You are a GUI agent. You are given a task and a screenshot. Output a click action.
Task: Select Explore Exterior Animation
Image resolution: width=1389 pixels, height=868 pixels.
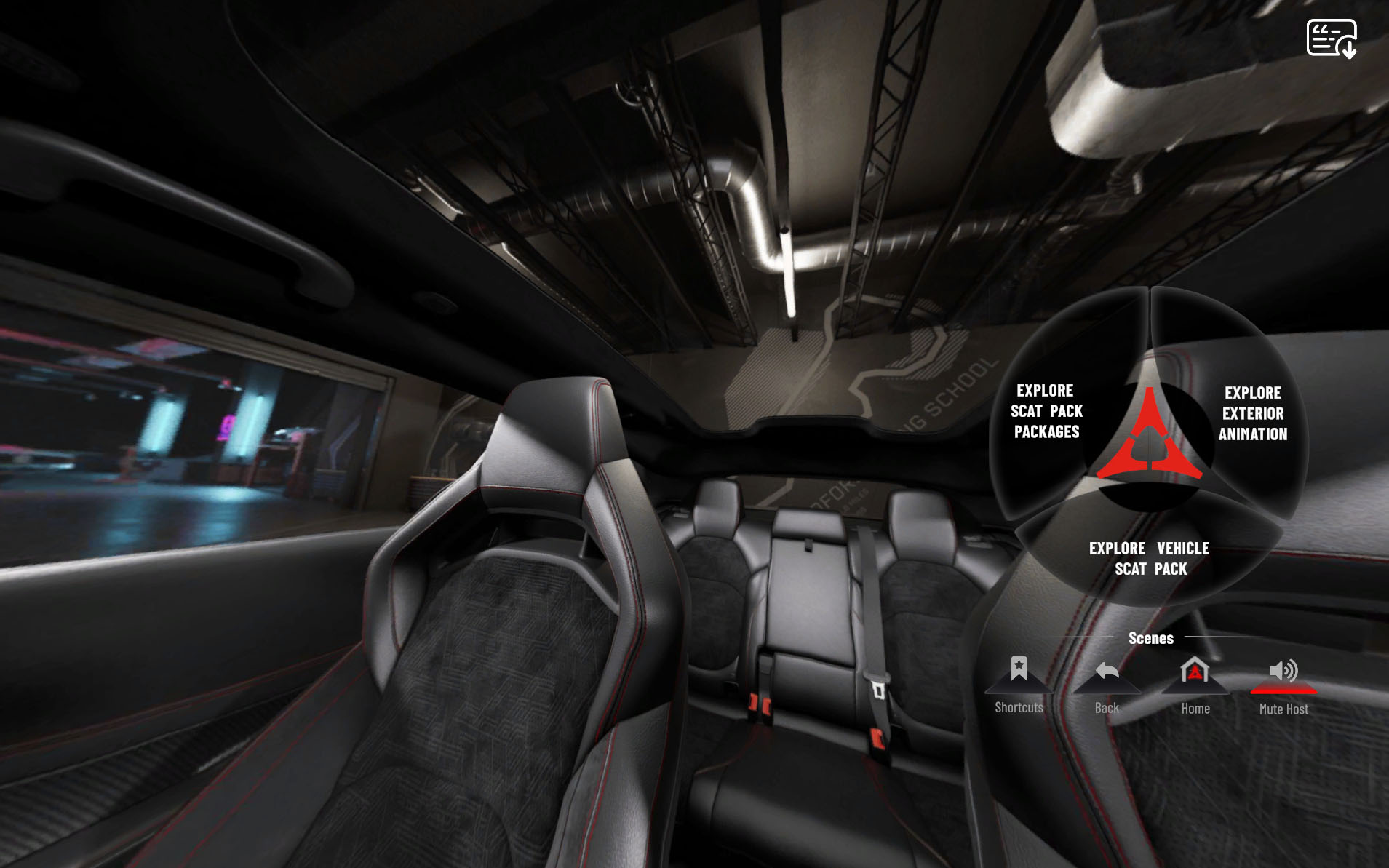pos(1252,413)
